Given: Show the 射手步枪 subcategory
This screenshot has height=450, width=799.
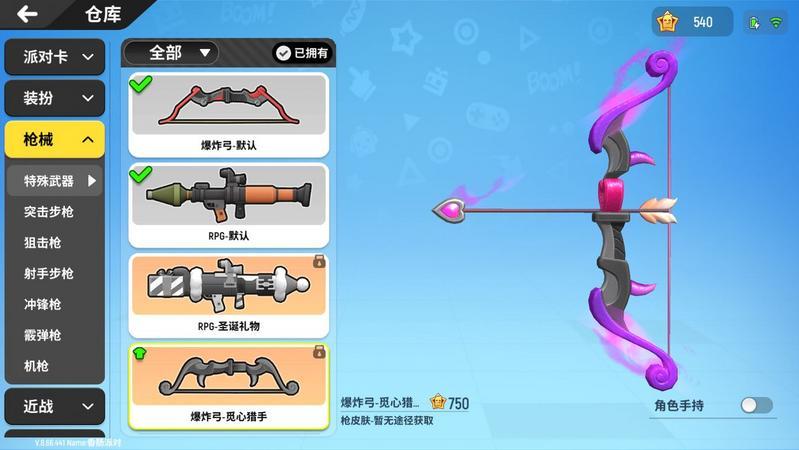Looking at the screenshot, I should click(49, 274).
